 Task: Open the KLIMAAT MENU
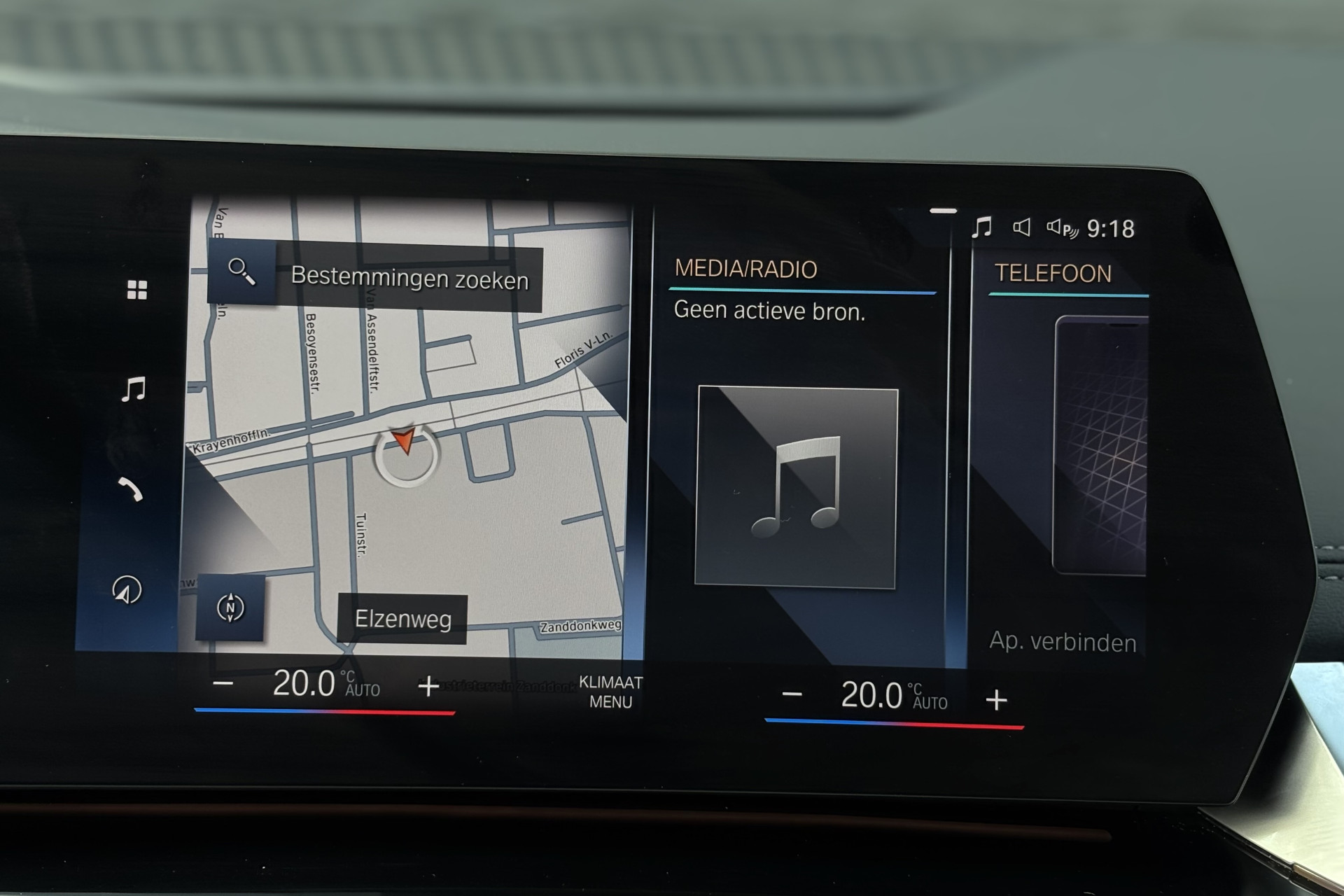point(610,692)
